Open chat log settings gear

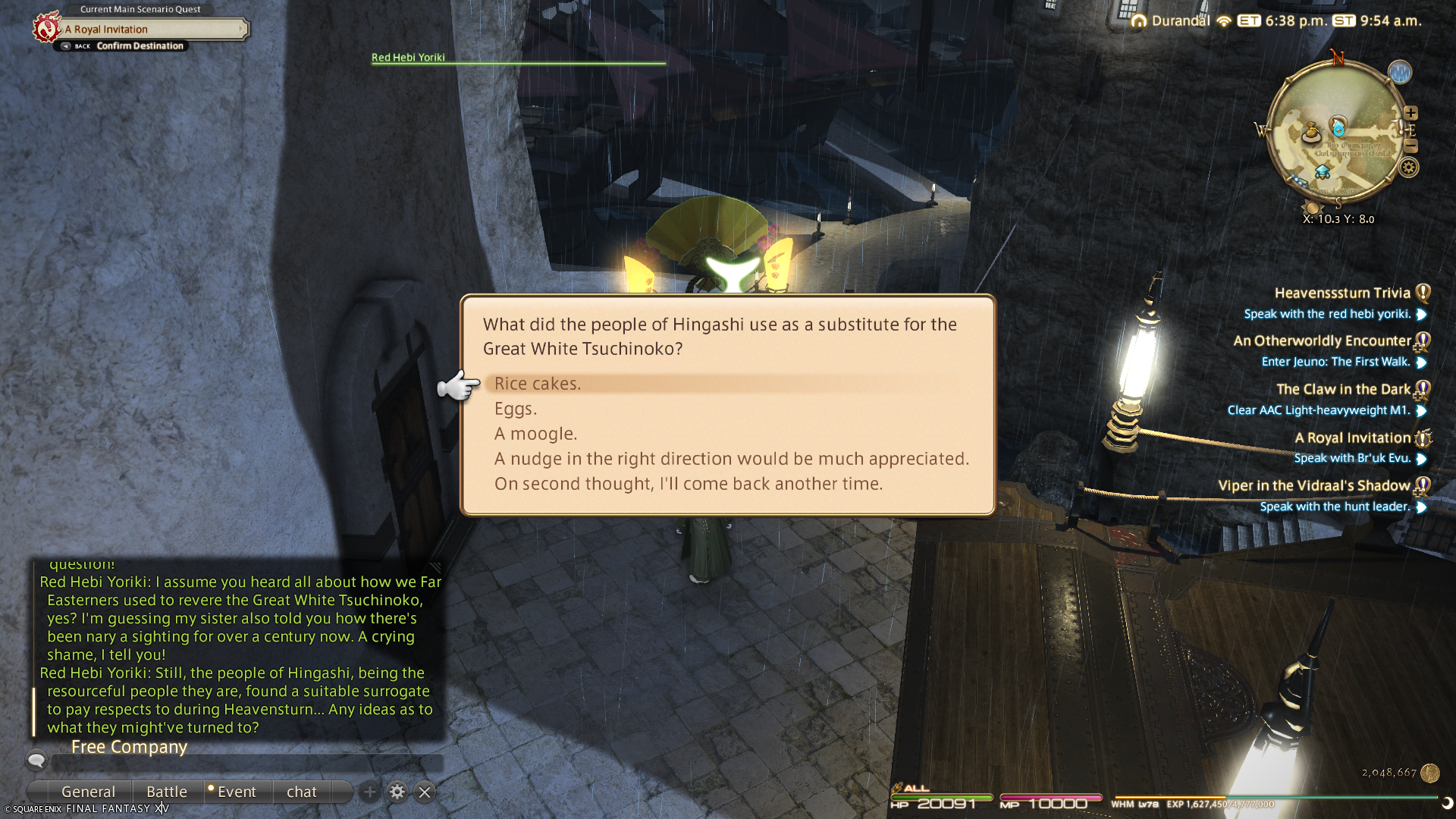(397, 792)
